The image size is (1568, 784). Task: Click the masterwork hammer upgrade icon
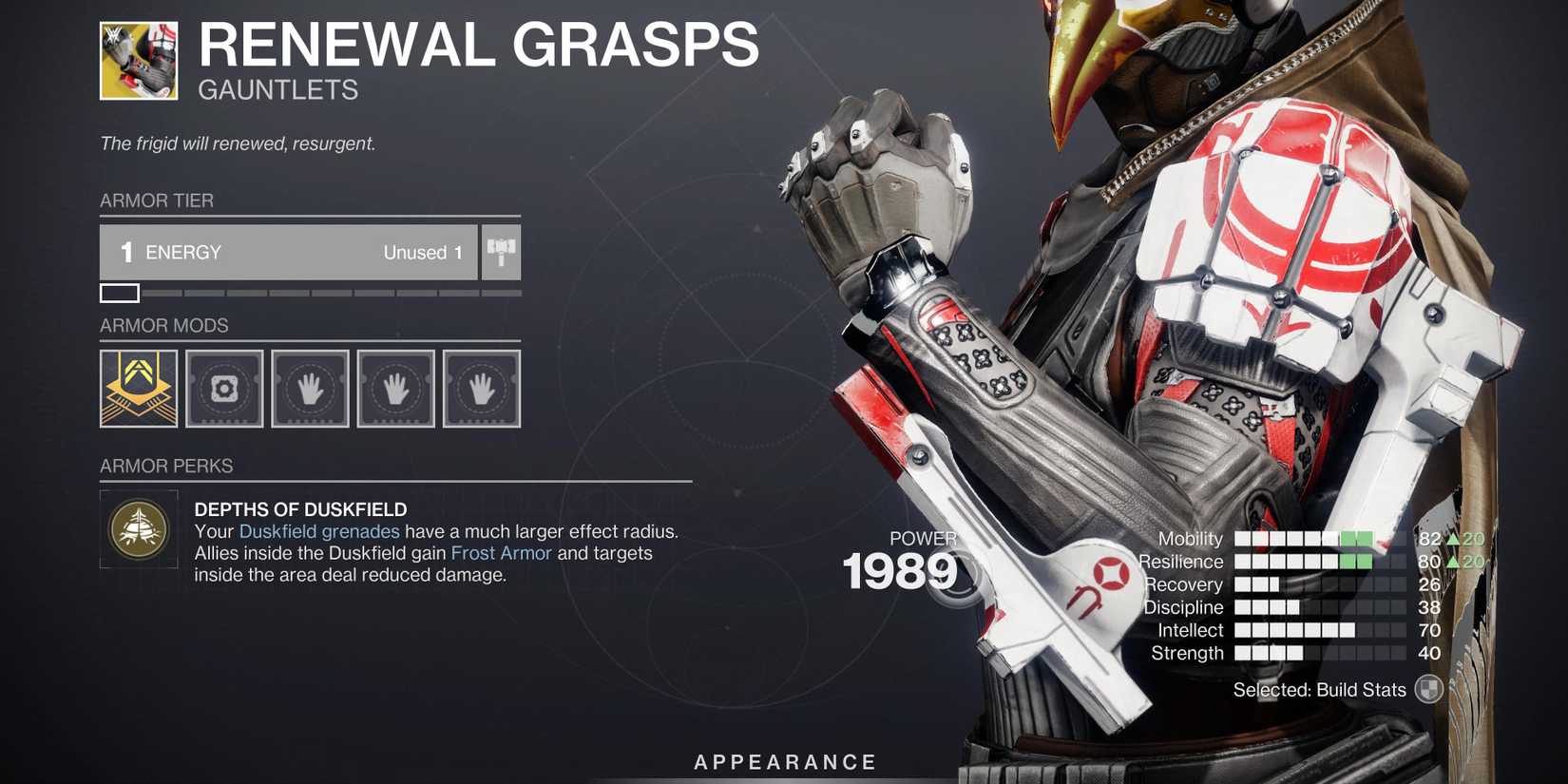(x=501, y=252)
